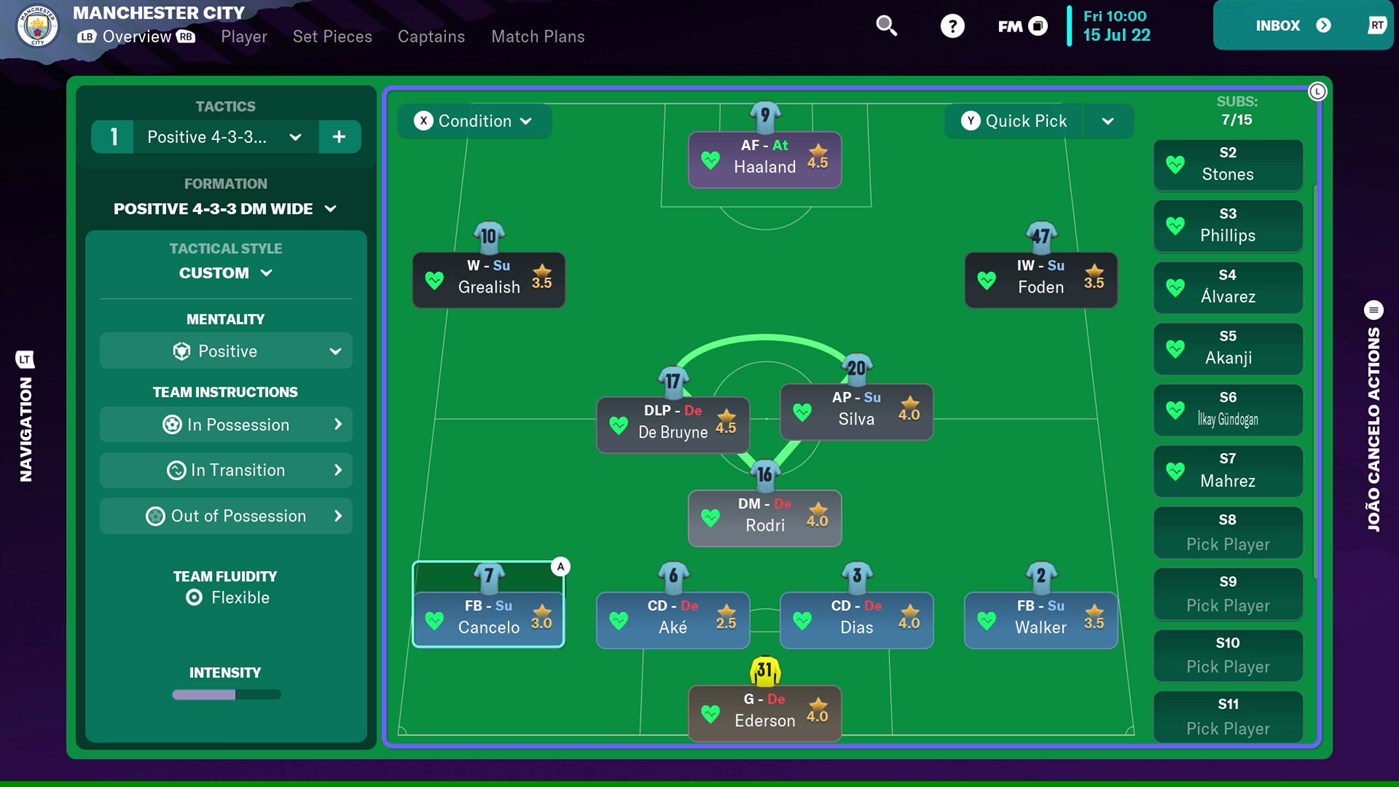
Task: Open the search function
Action: point(886,26)
